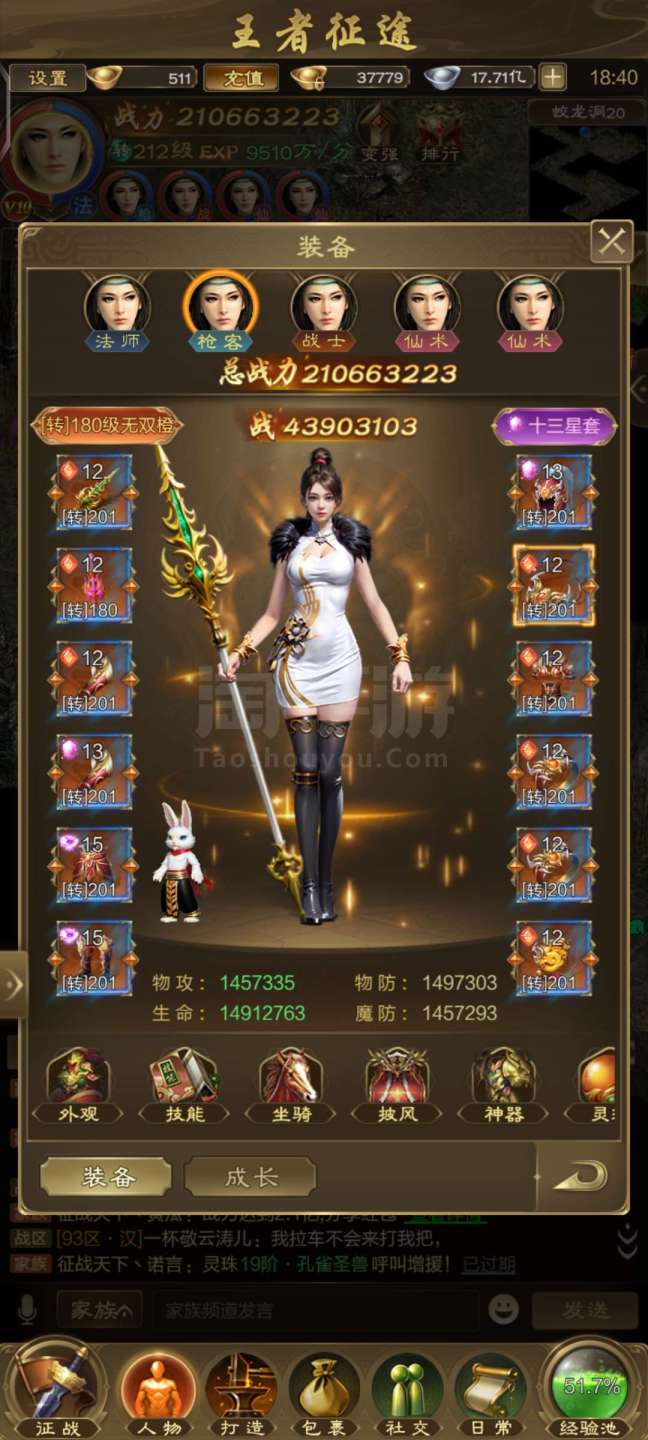Switch to the 成长 growth tab
648x1440 pixels.
pyautogui.click(x=250, y=1177)
